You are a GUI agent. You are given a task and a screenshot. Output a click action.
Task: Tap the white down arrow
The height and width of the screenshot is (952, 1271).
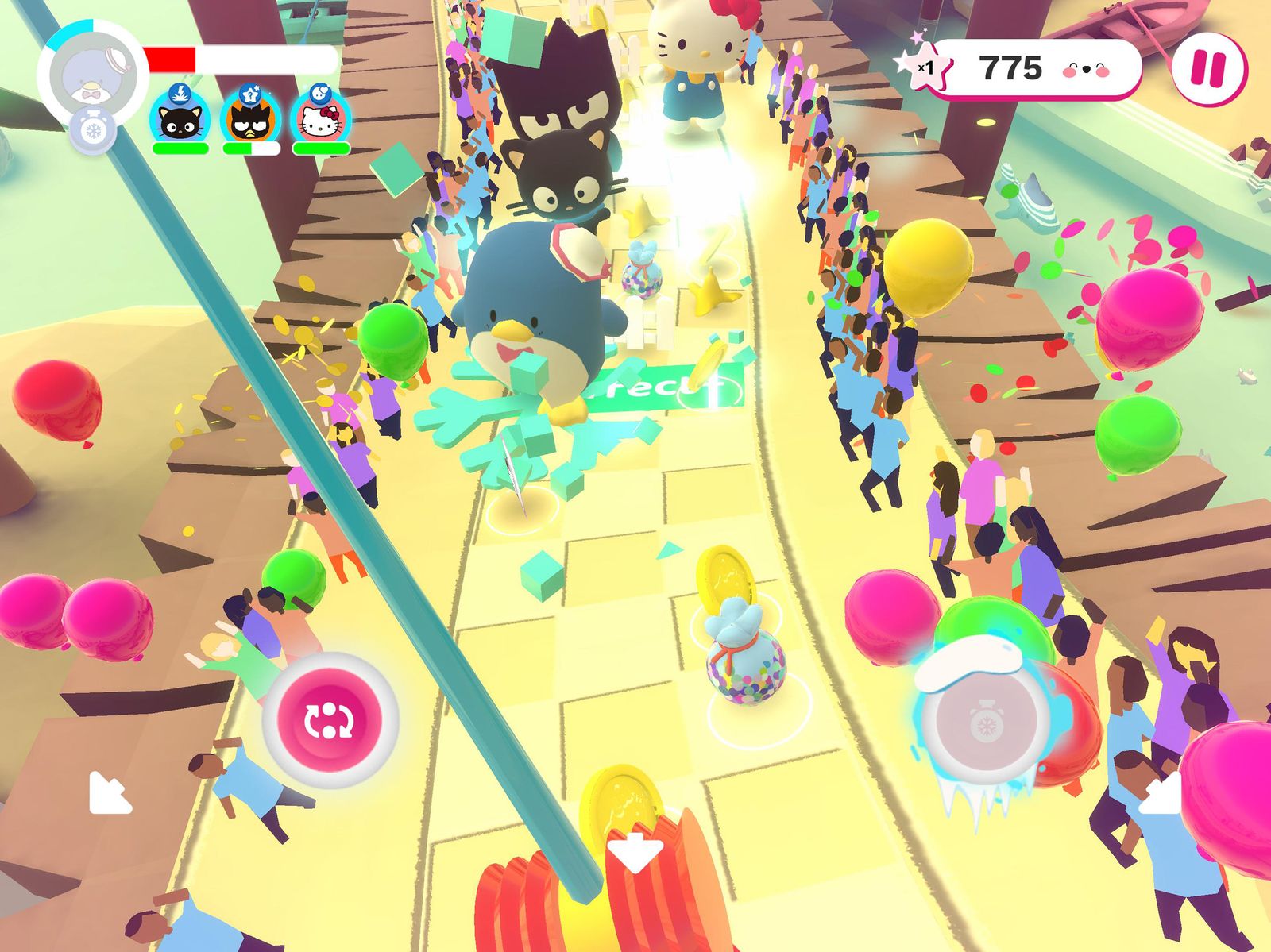(635, 851)
